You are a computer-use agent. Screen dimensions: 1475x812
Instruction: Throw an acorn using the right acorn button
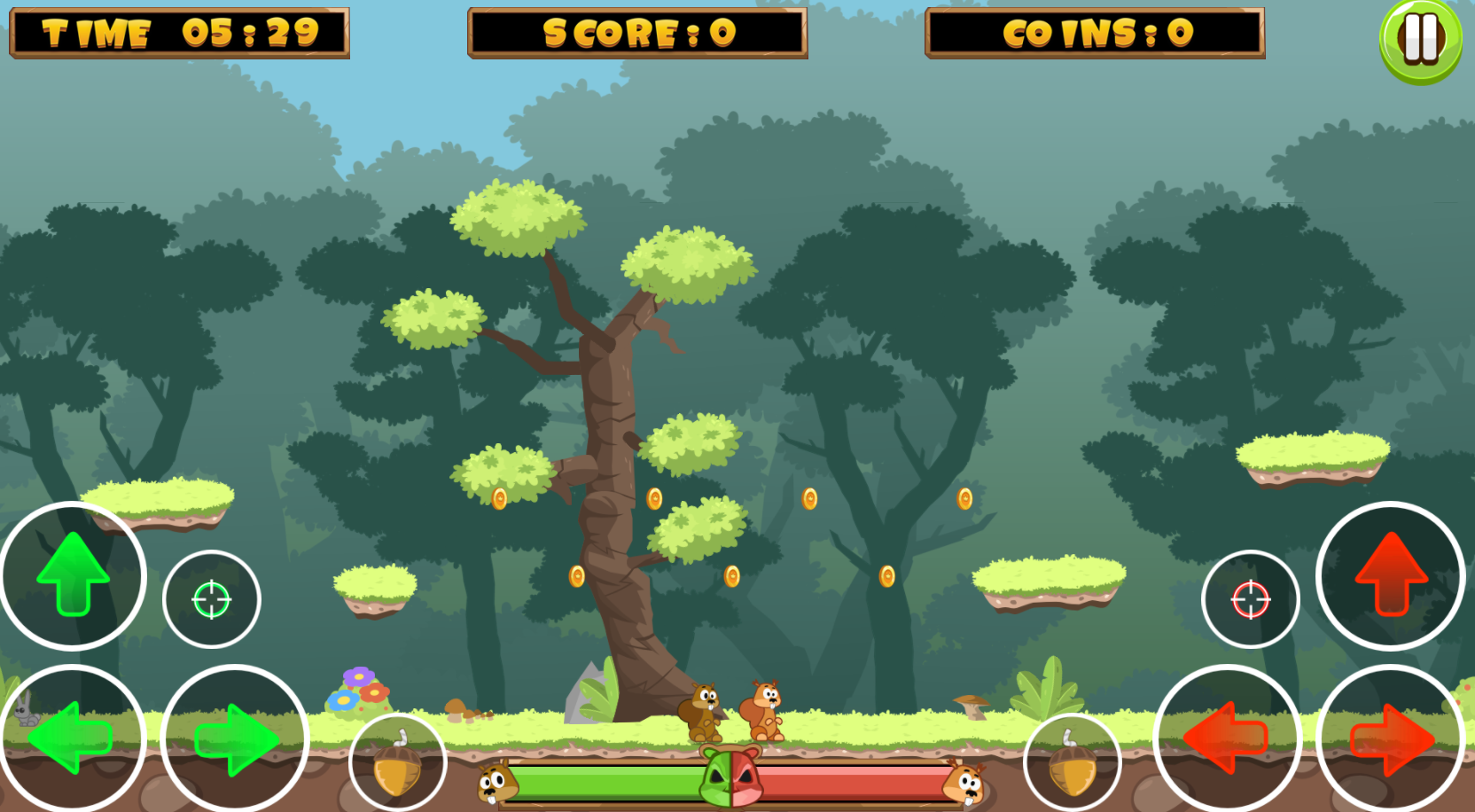click(x=1072, y=764)
